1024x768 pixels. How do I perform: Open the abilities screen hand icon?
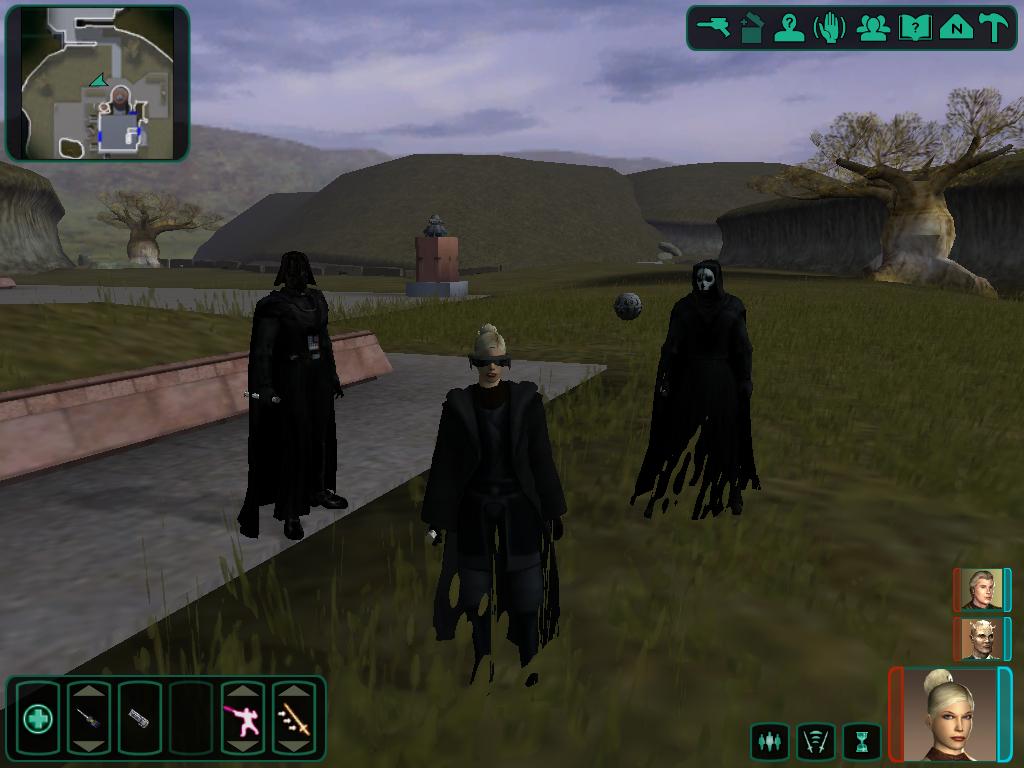pos(831,27)
